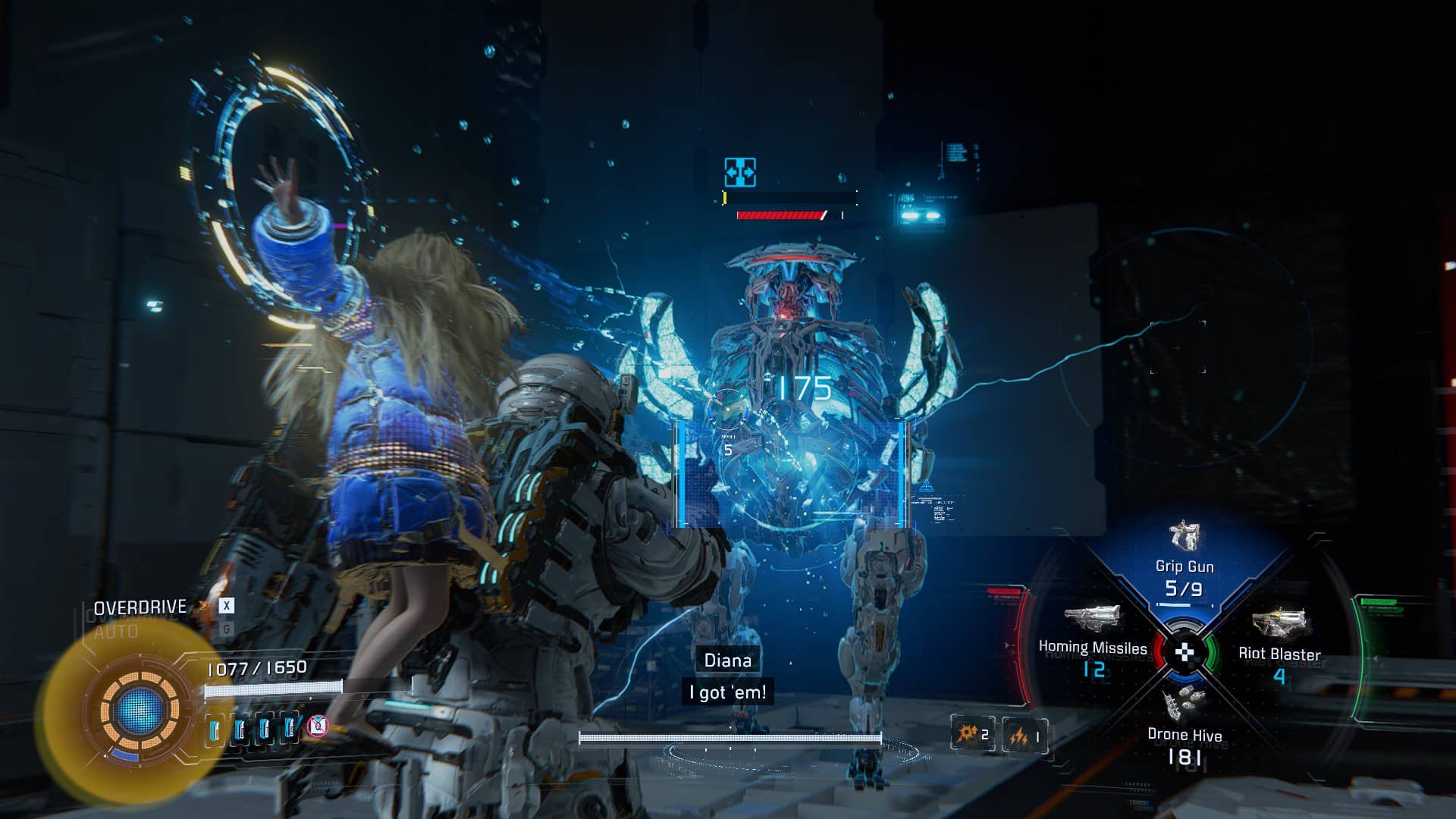Activate the orange explosion item slot
The height and width of the screenshot is (819, 1456).
973,733
